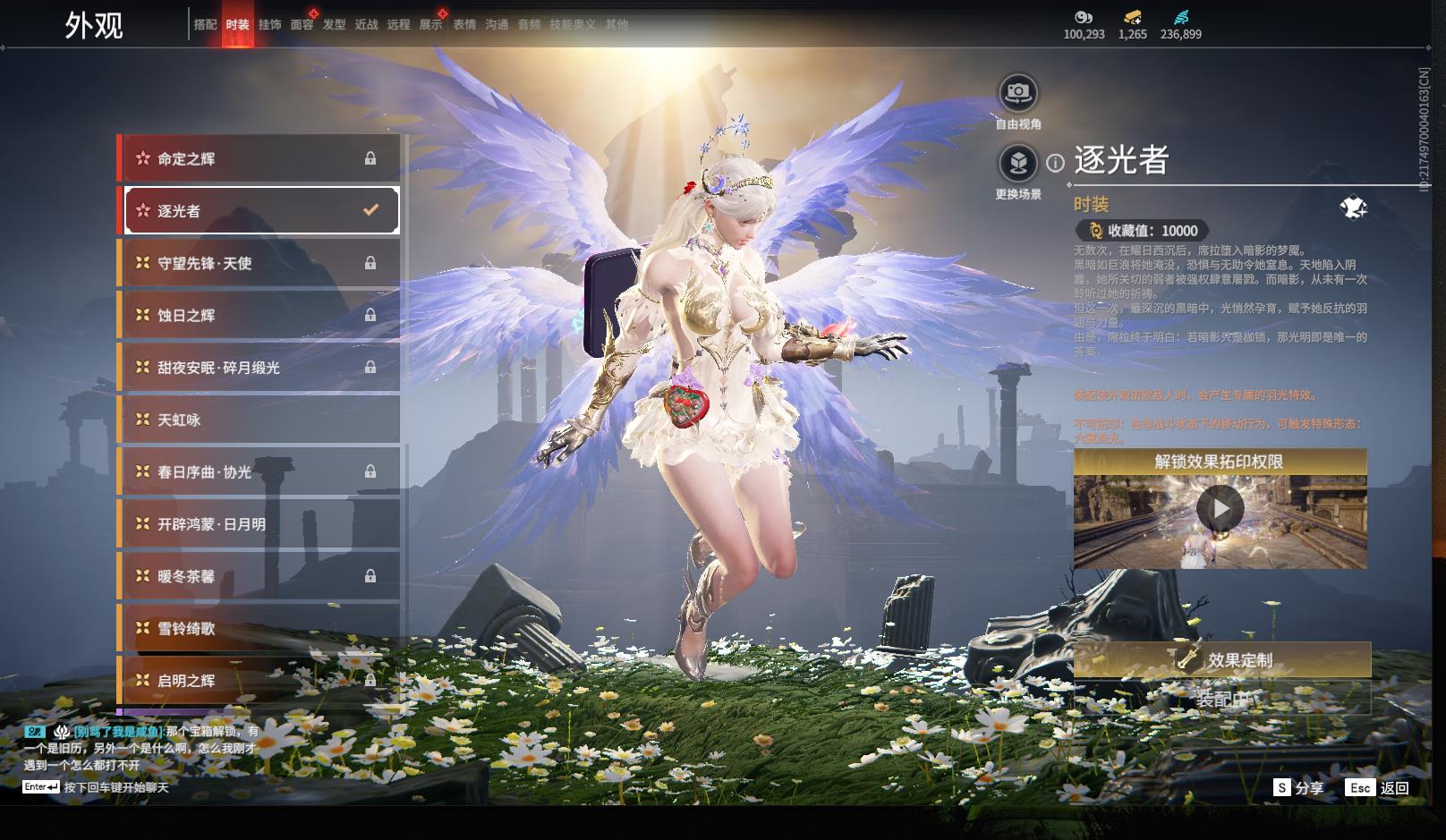The height and width of the screenshot is (840, 1446).
Task: Pick the 天虹咏 outfit from the list
Action: 259,420
